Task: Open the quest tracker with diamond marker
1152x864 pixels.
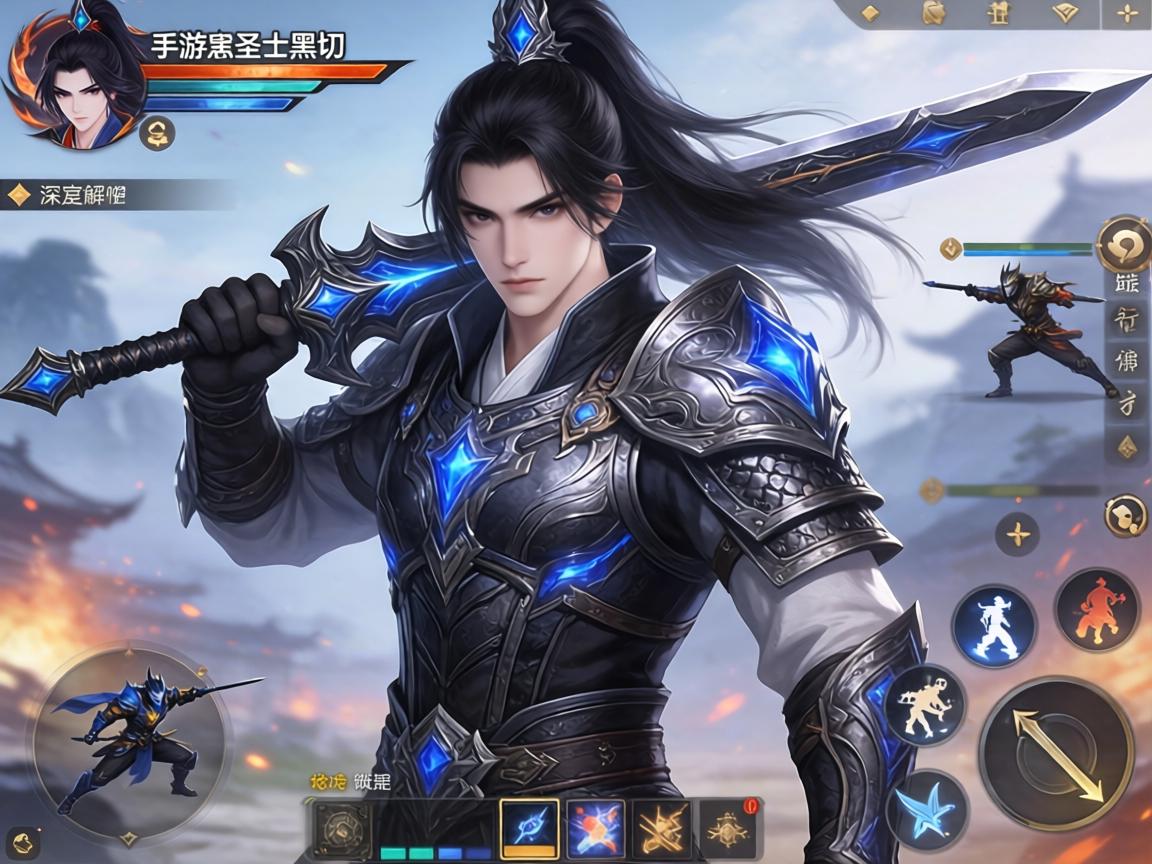Action: [66, 194]
